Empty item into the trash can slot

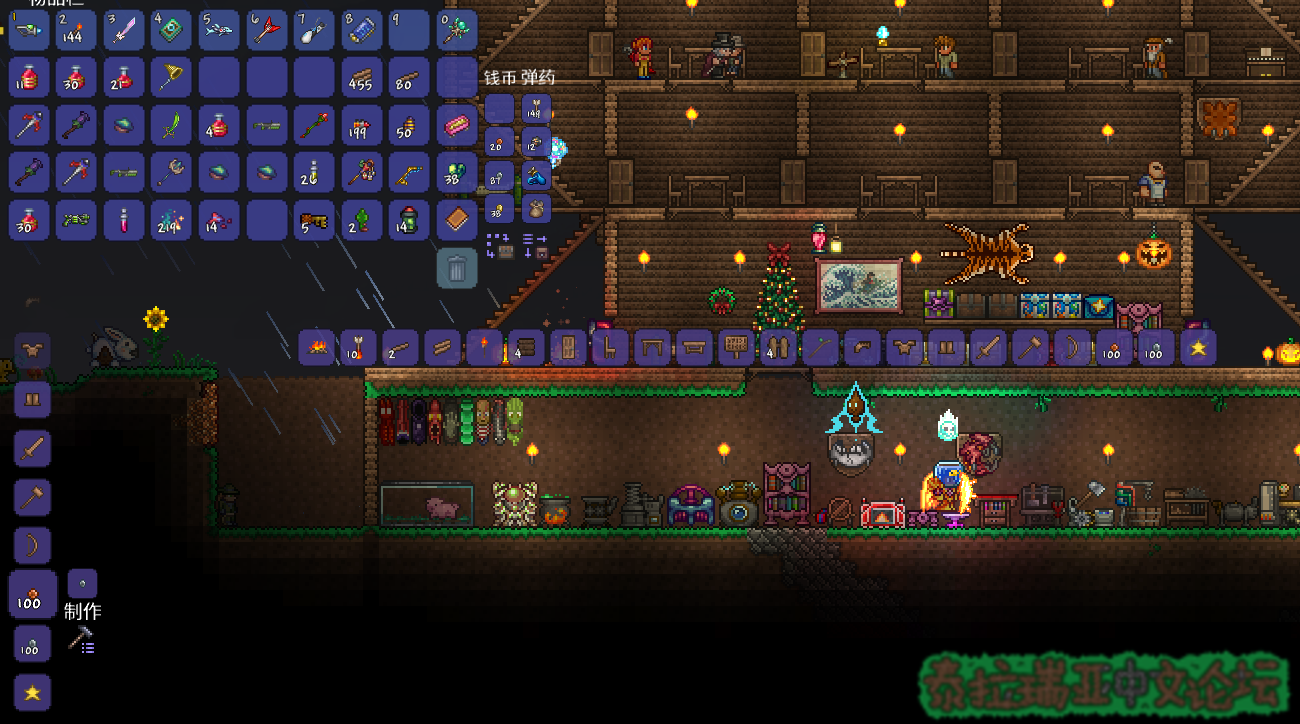(457, 268)
